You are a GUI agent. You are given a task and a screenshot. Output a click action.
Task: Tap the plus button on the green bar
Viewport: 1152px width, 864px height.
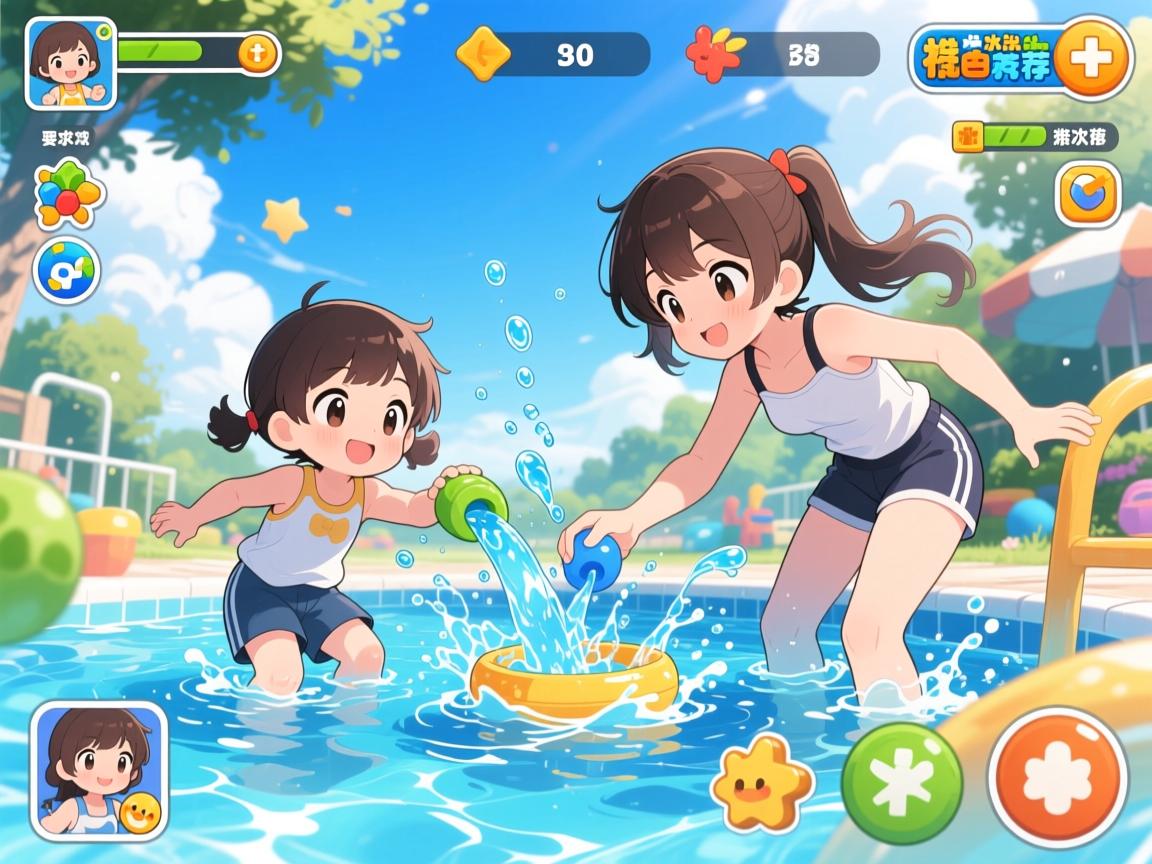(257, 53)
